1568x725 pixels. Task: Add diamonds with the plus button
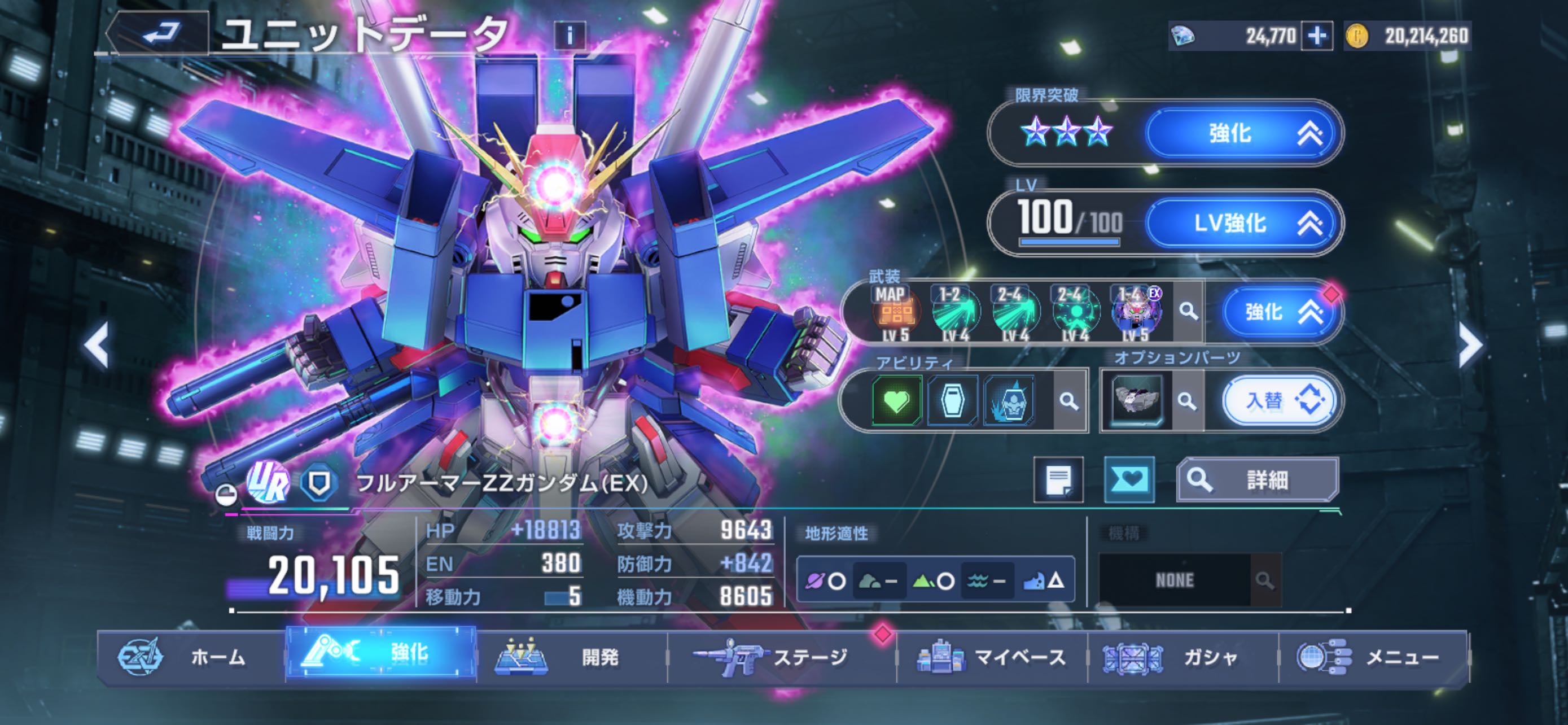(x=1316, y=36)
